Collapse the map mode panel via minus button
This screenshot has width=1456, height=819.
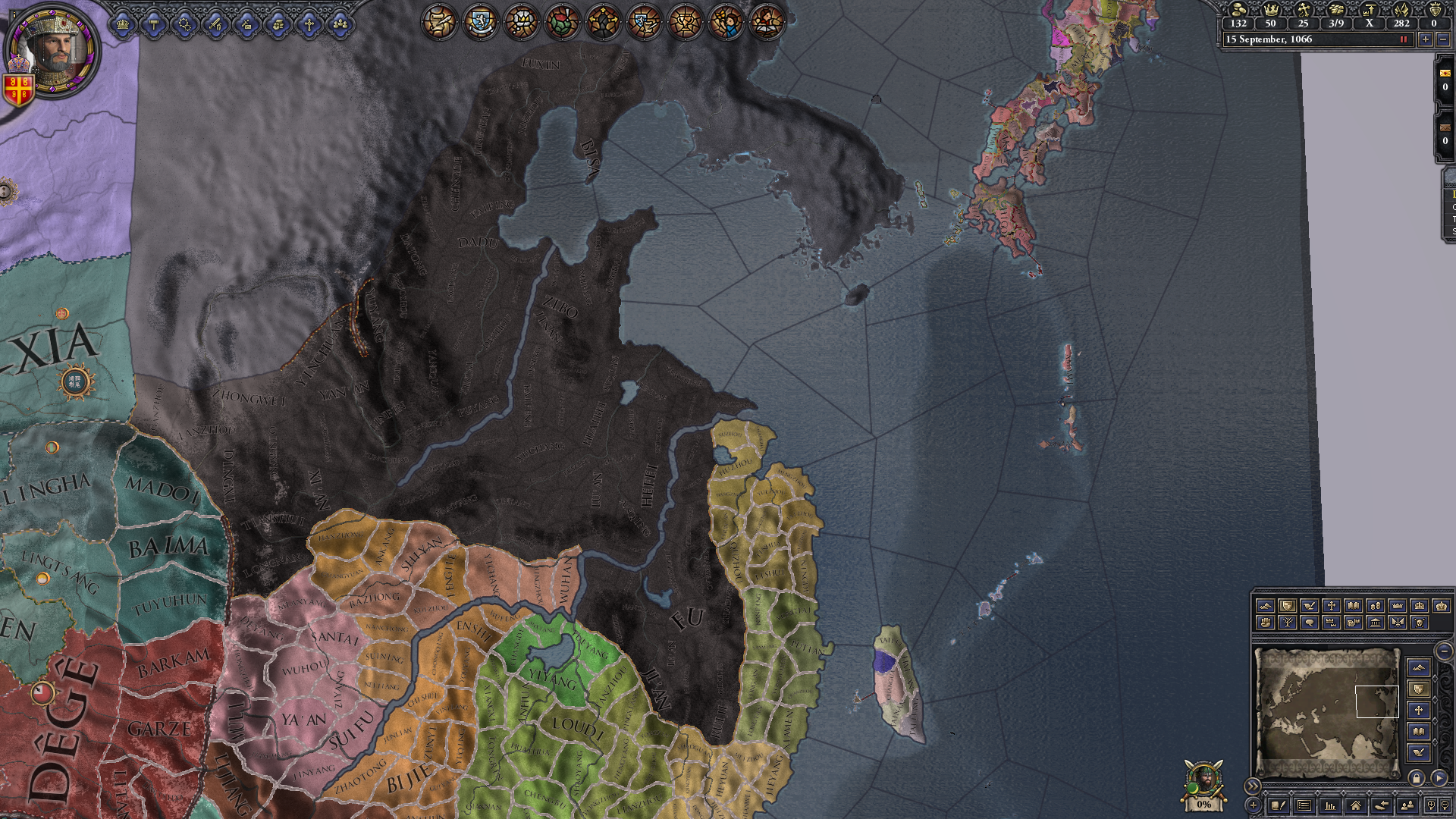pos(1445,650)
